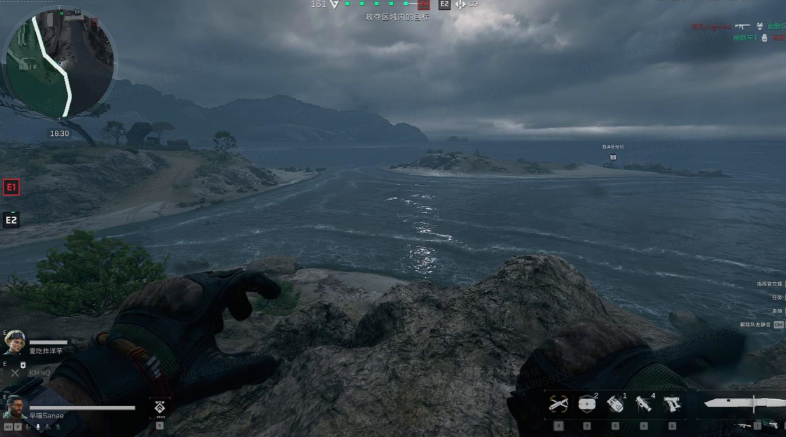The image size is (786, 437).
Task: Activate the winged chevron ability icon
Action: tap(158, 407)
